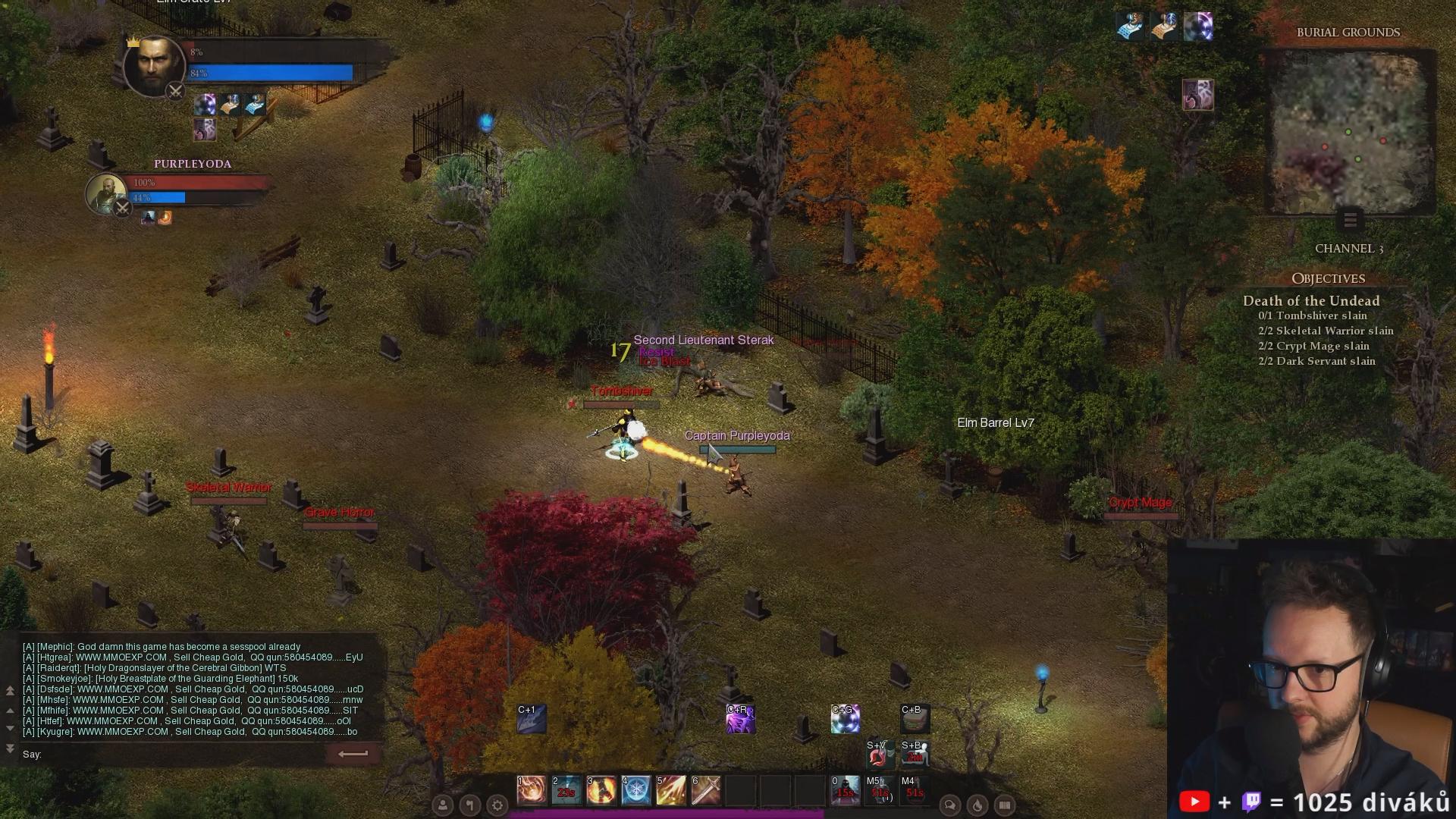Screen dimensions: 1456x819
Task: Open the book journal button
Action: (x=1005, y=805)
